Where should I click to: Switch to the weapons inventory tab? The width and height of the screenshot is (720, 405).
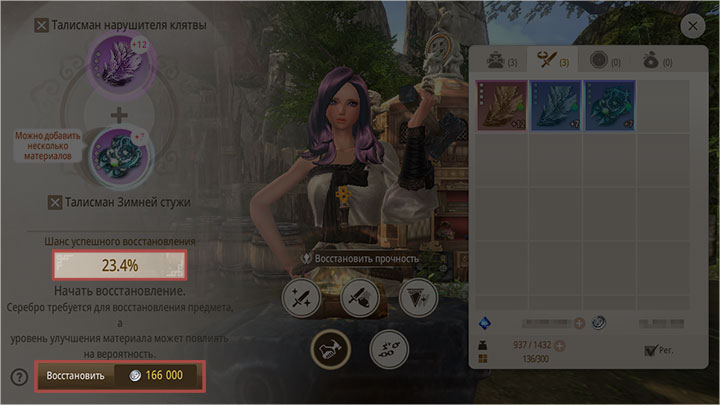549,62
